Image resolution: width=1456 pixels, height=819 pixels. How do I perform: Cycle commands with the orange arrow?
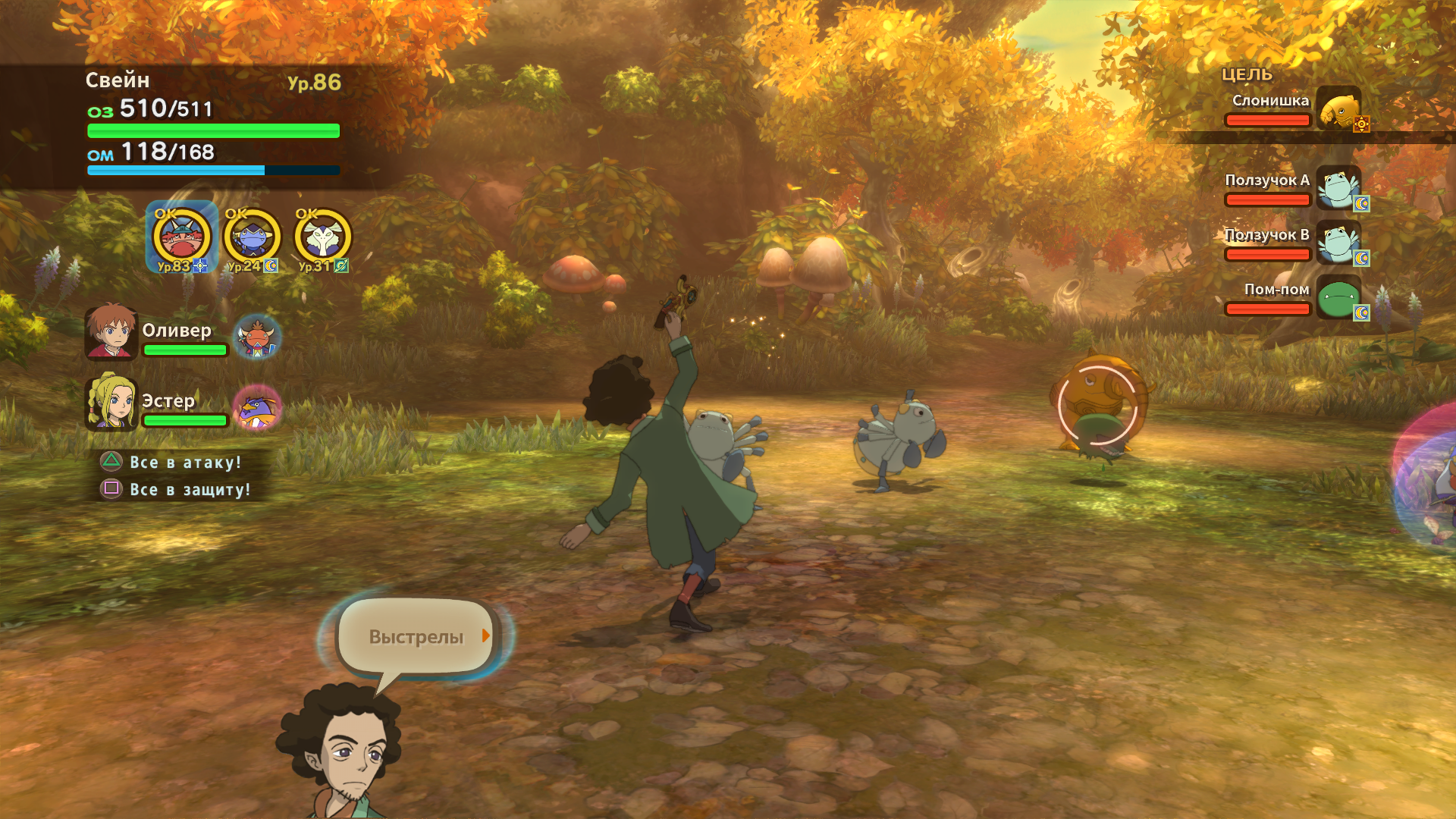click(x=486, y=635)
